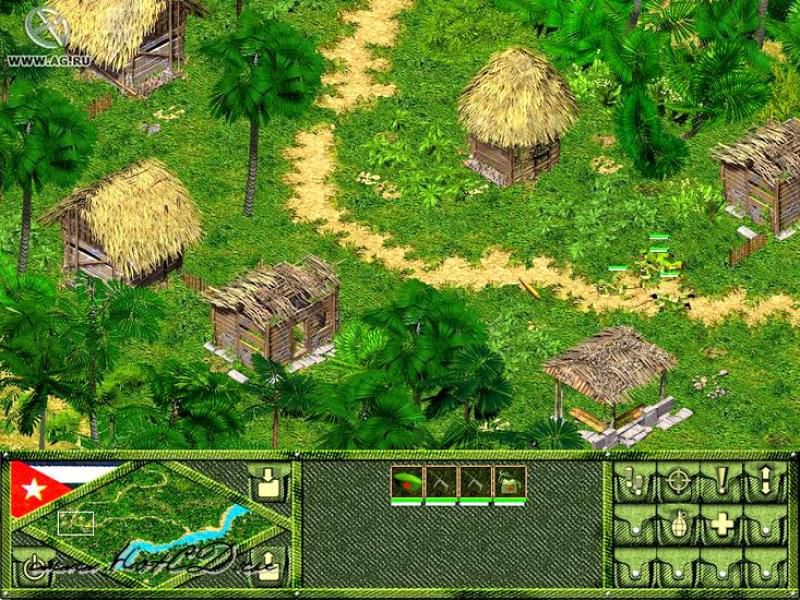Click the double-arrow up-down command
The height and width of the screenshot is (600, 800).
[x=766, y=482]
